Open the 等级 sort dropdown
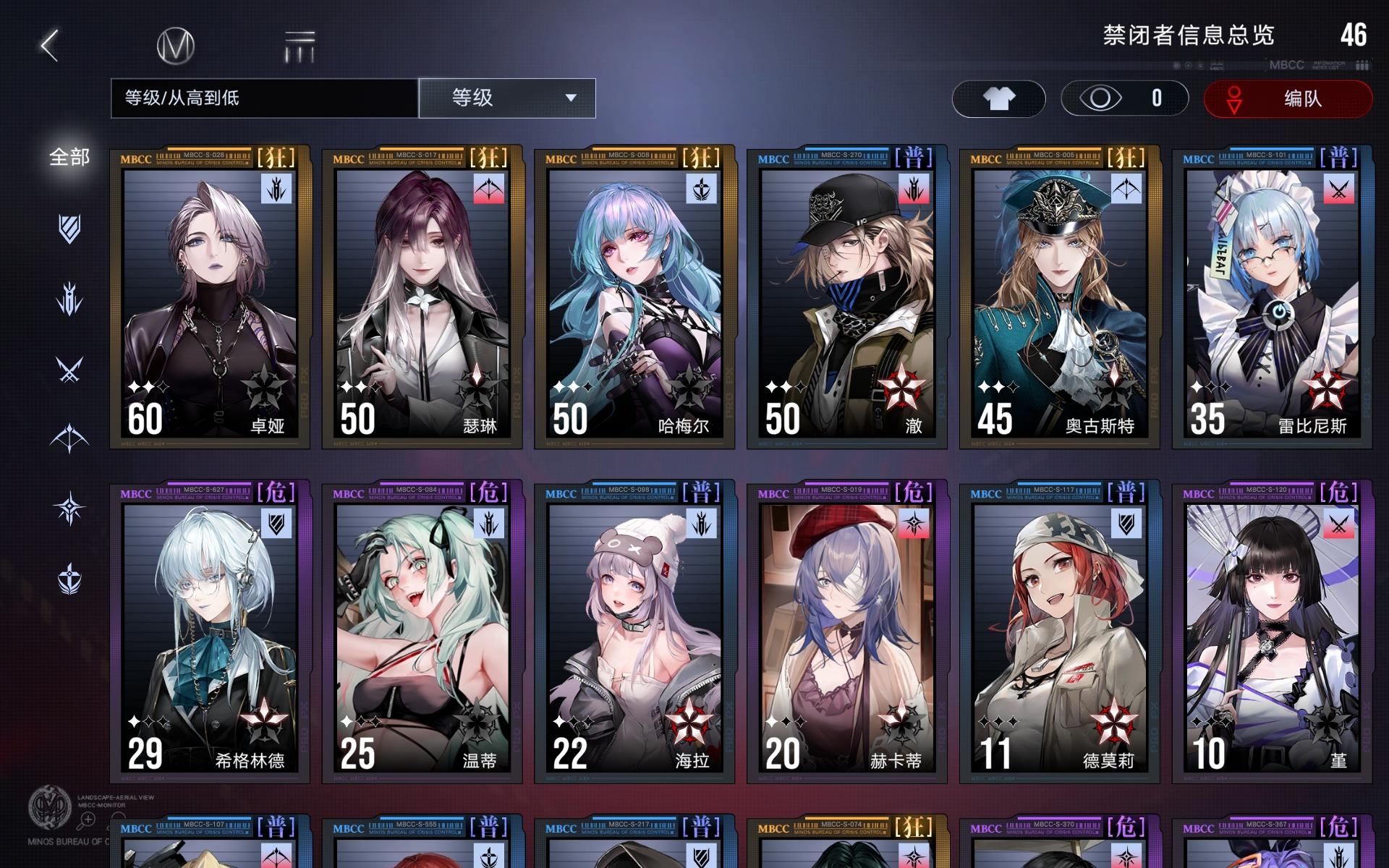1389x868 pixels. [x=506, y=98]
